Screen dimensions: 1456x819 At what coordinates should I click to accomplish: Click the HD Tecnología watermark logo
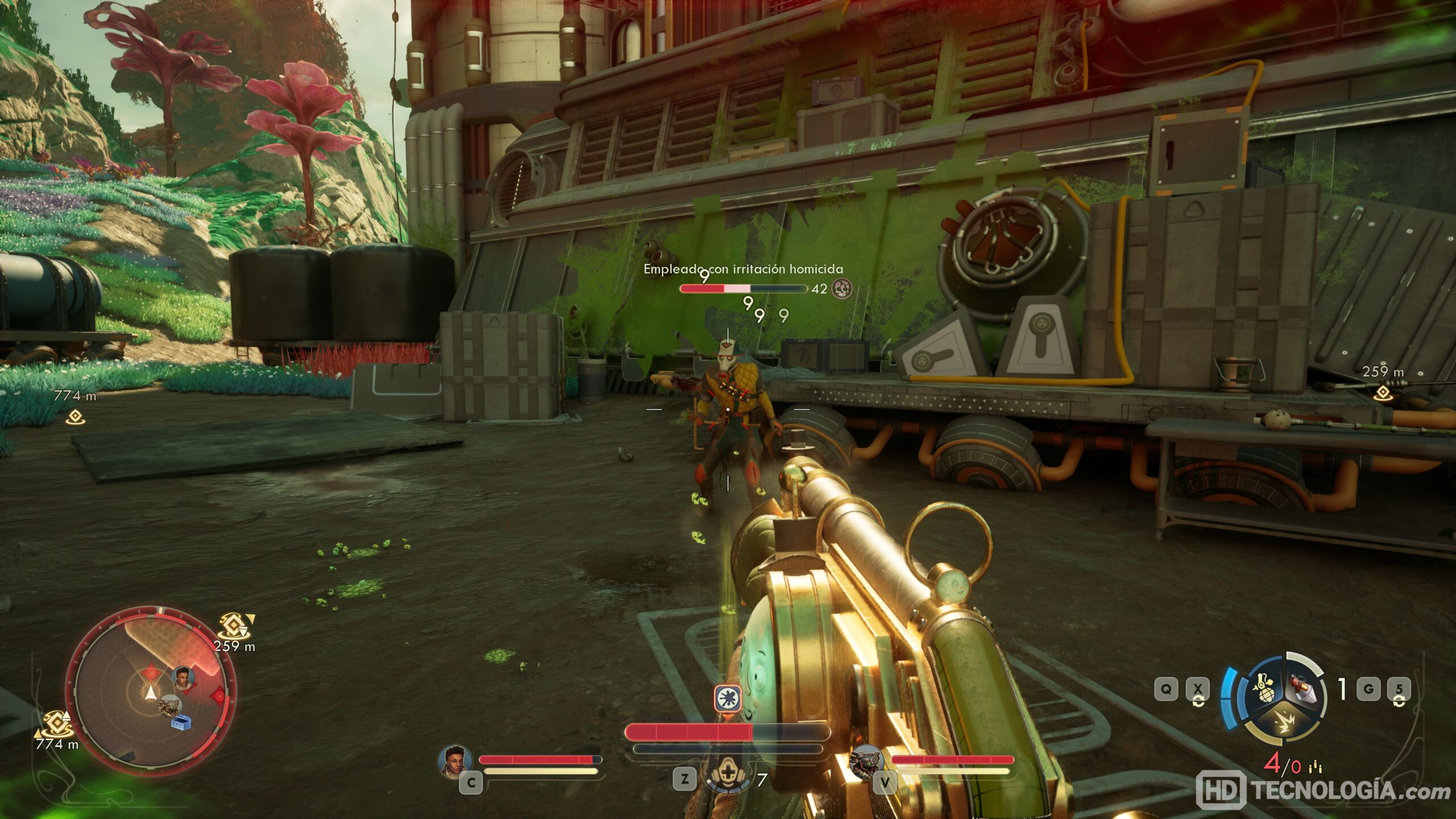pyautogui.click(x=1323, y=791)
